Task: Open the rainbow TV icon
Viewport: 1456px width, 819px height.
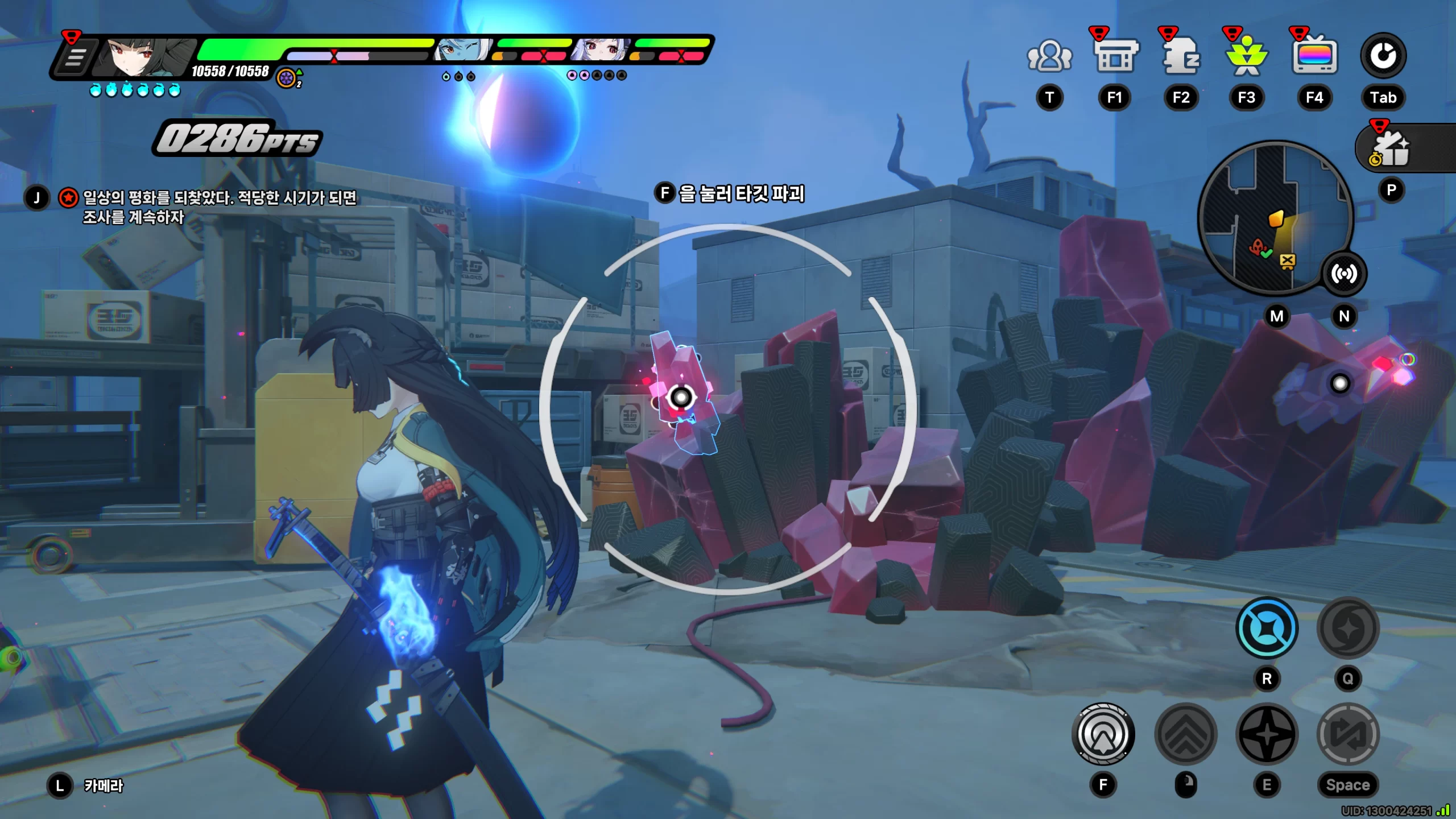Action: tap(1314, 56)
